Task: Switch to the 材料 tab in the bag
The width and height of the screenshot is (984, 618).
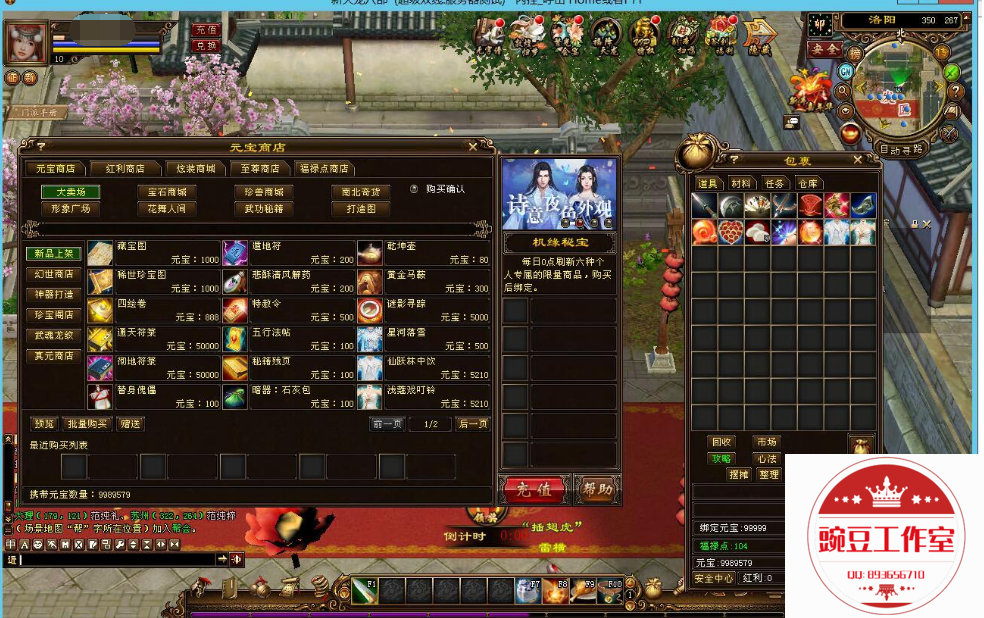Action: 741,183
